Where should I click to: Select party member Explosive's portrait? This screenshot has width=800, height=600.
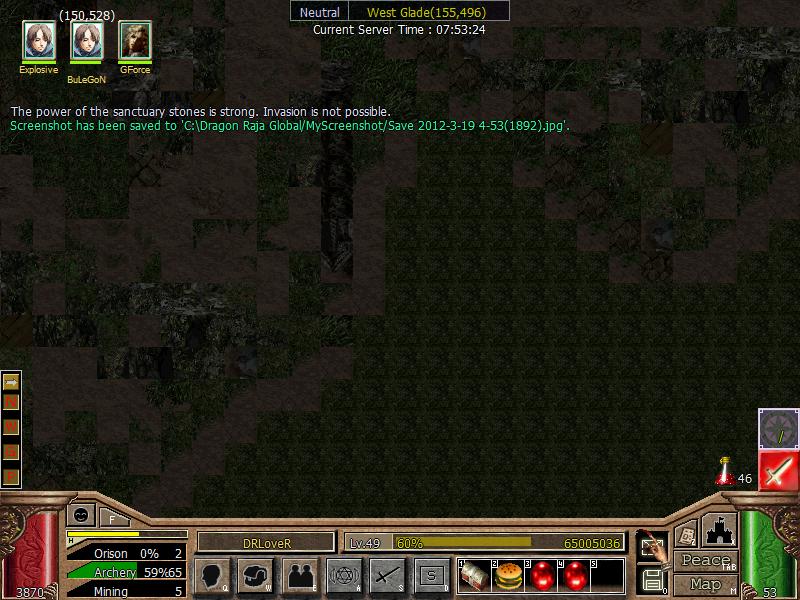point(39,41)
